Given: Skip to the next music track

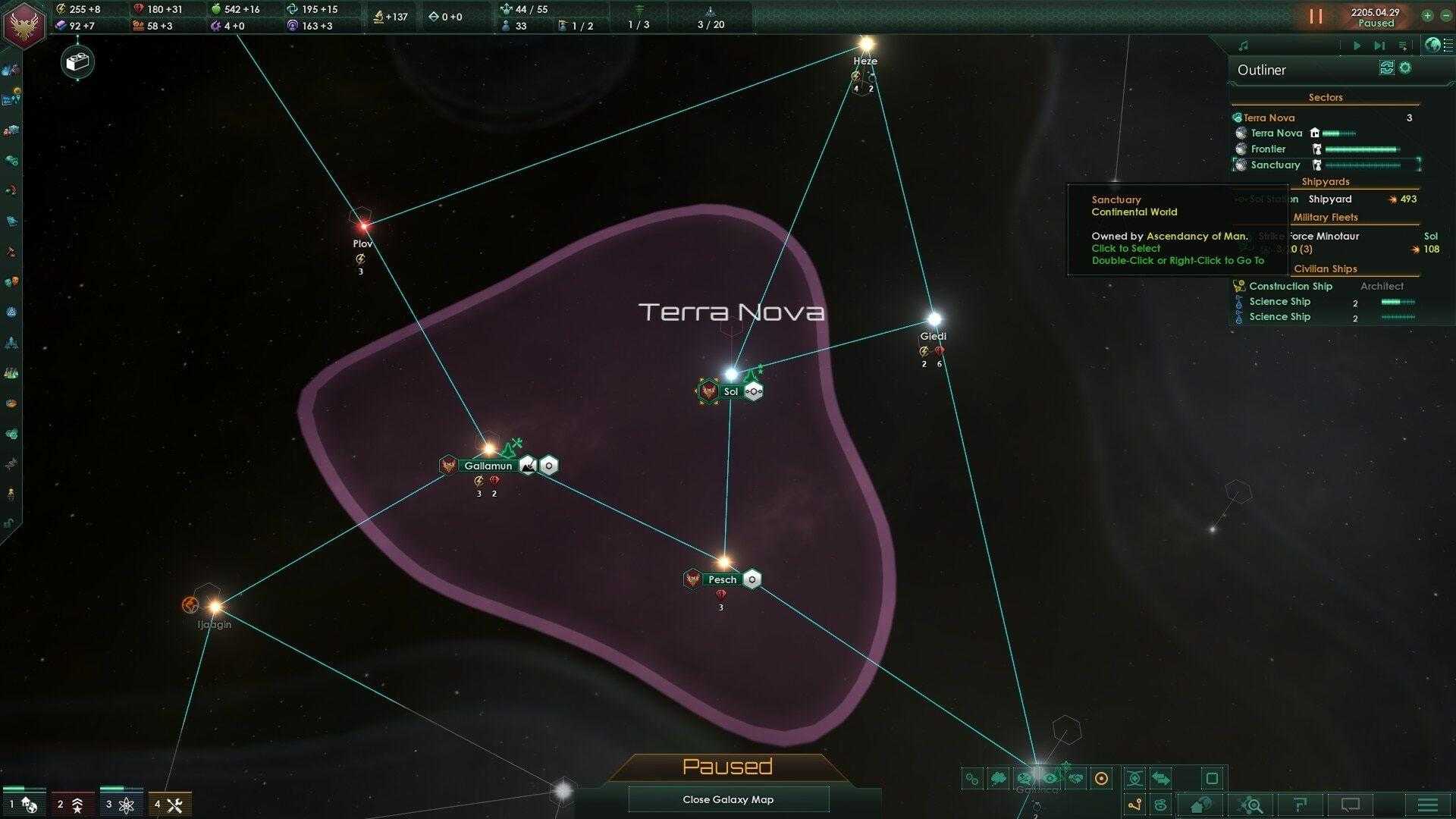Looking at the screenshot, I should point(1379,46).
